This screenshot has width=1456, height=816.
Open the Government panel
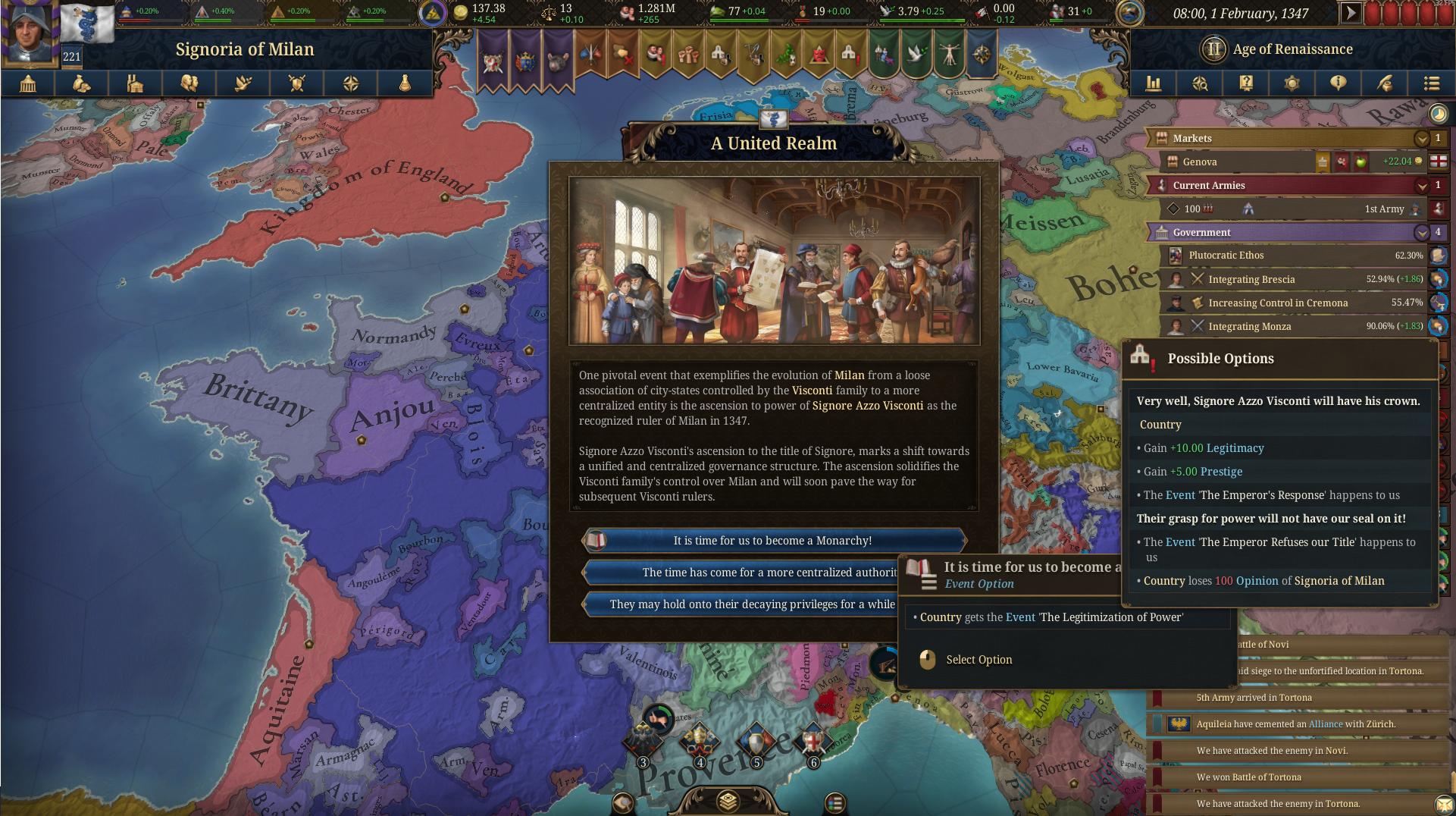[x=29, y=83]
